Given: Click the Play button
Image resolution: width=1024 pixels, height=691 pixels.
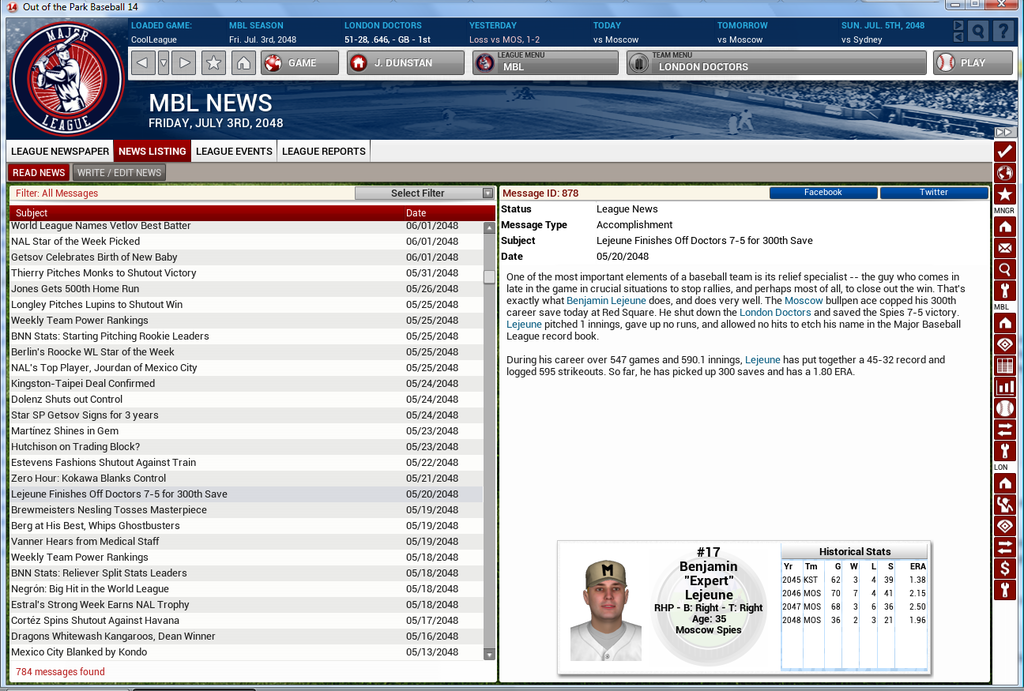Looking at the screenshot, I should pos(959,63).
